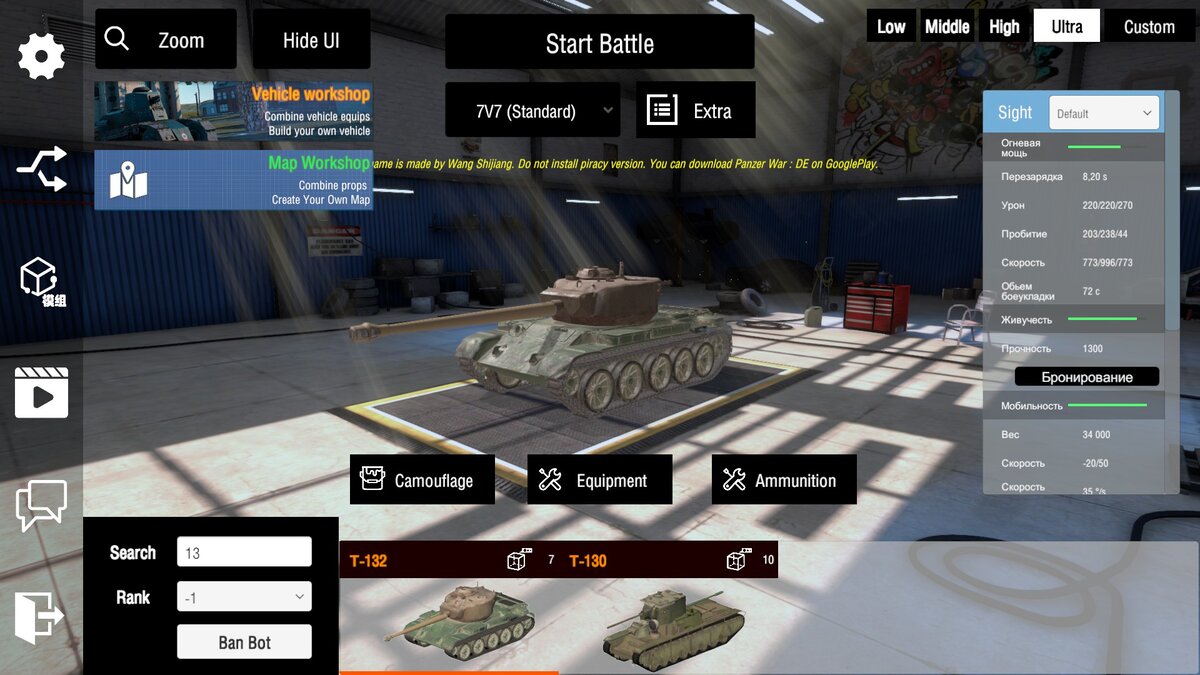Open the Sight dropdown
Screen dimensions: 1200x675
pyautogui.click(x=1104, y=113)
